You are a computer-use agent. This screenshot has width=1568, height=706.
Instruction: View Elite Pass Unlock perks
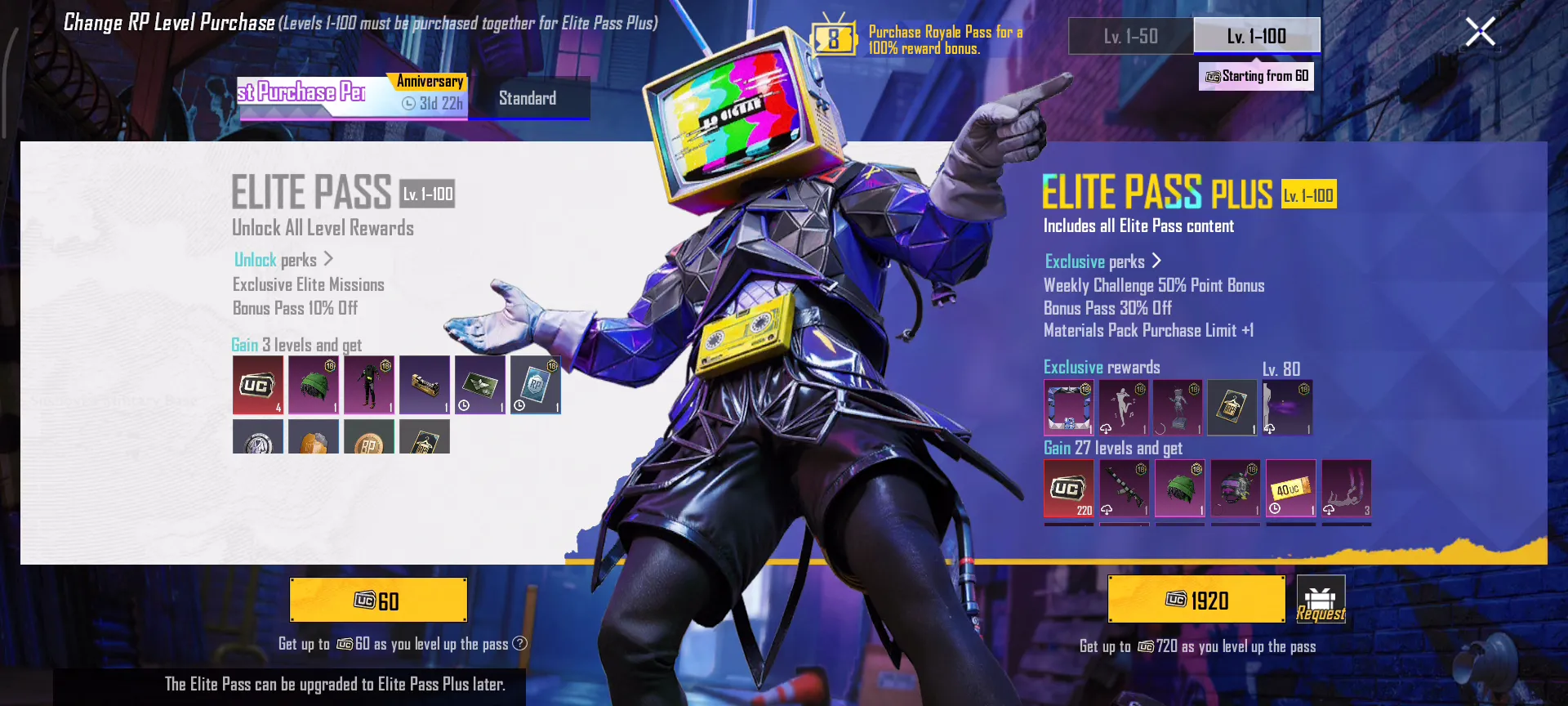[283, 260]
